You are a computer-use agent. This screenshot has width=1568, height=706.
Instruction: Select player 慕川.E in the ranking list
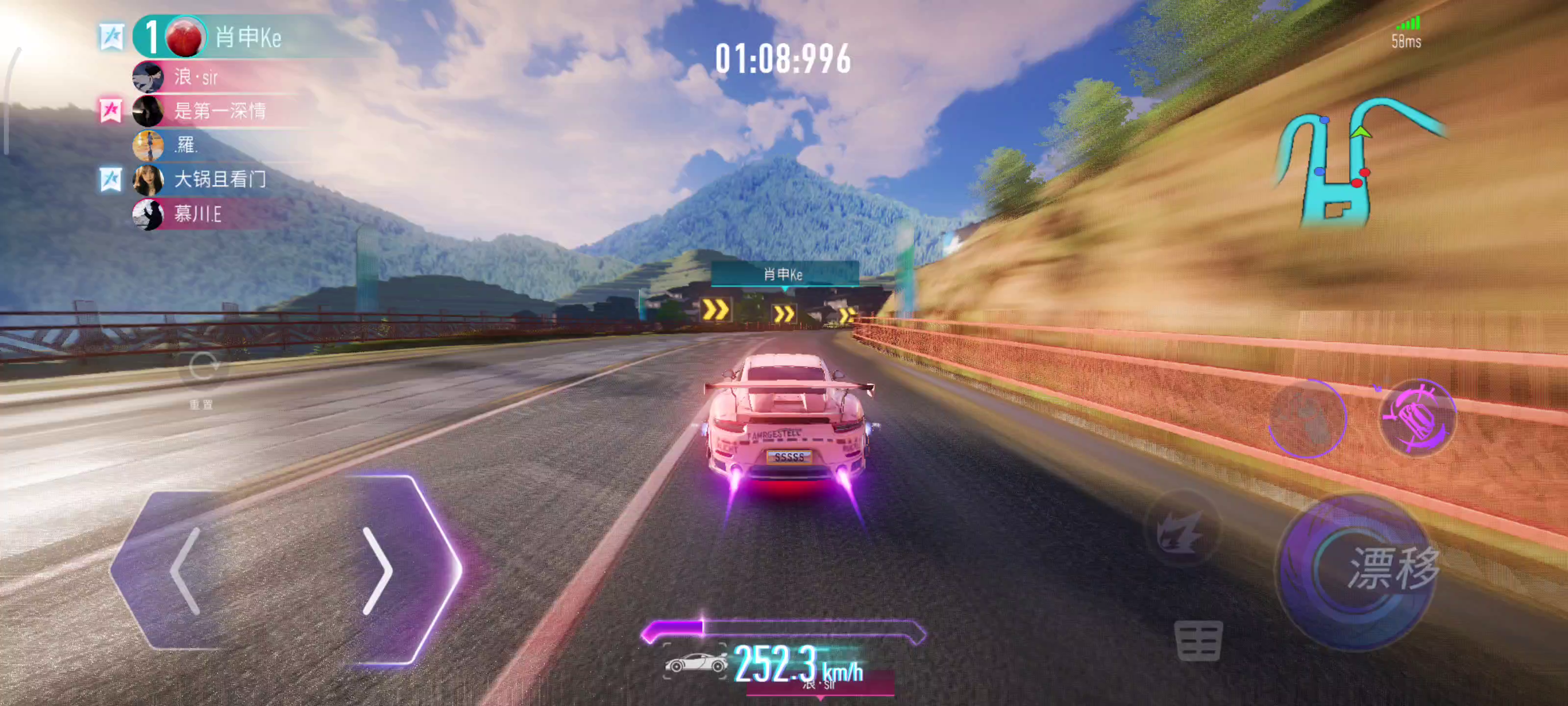pyautogui.click(x=198, y=214)
